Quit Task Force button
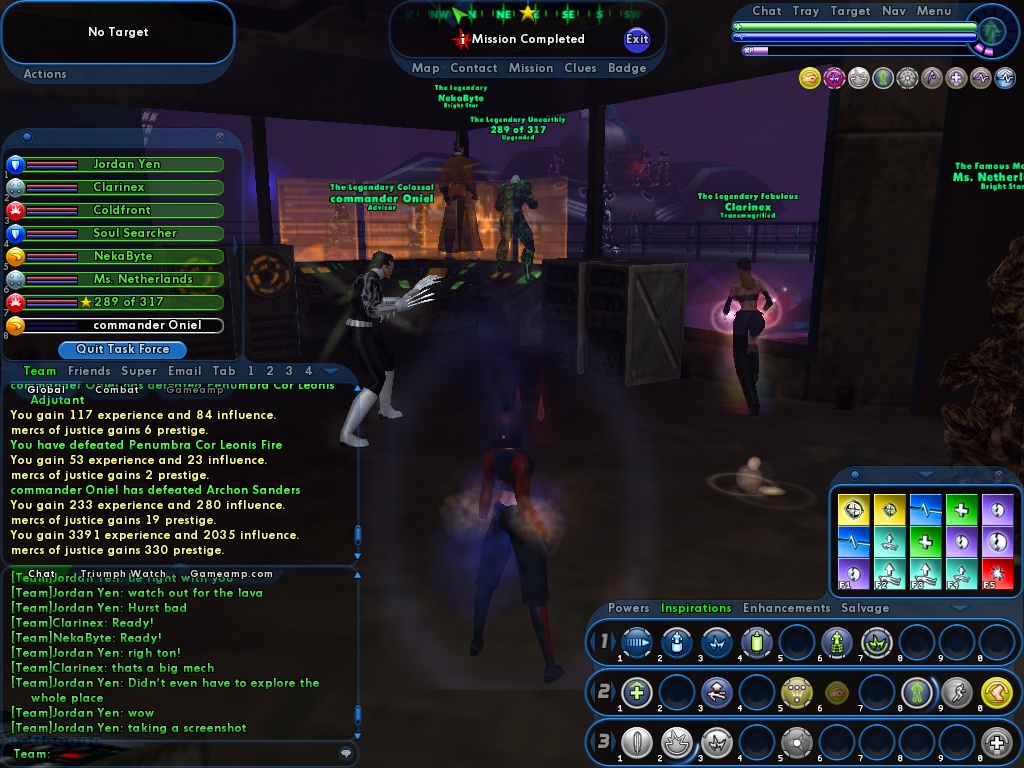 (121, 349)
